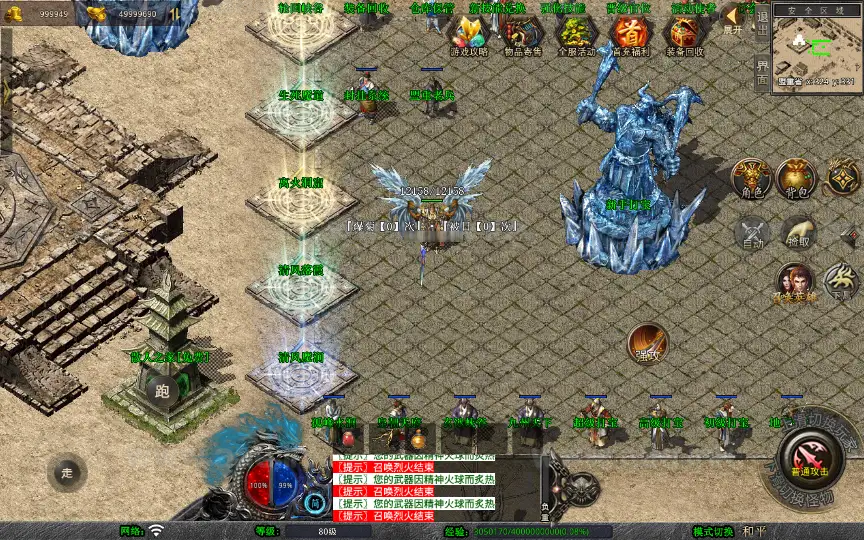Screen dimensions: 864x540
Task: Toggle the 走 walk movement button
Action: click(67, 472)
